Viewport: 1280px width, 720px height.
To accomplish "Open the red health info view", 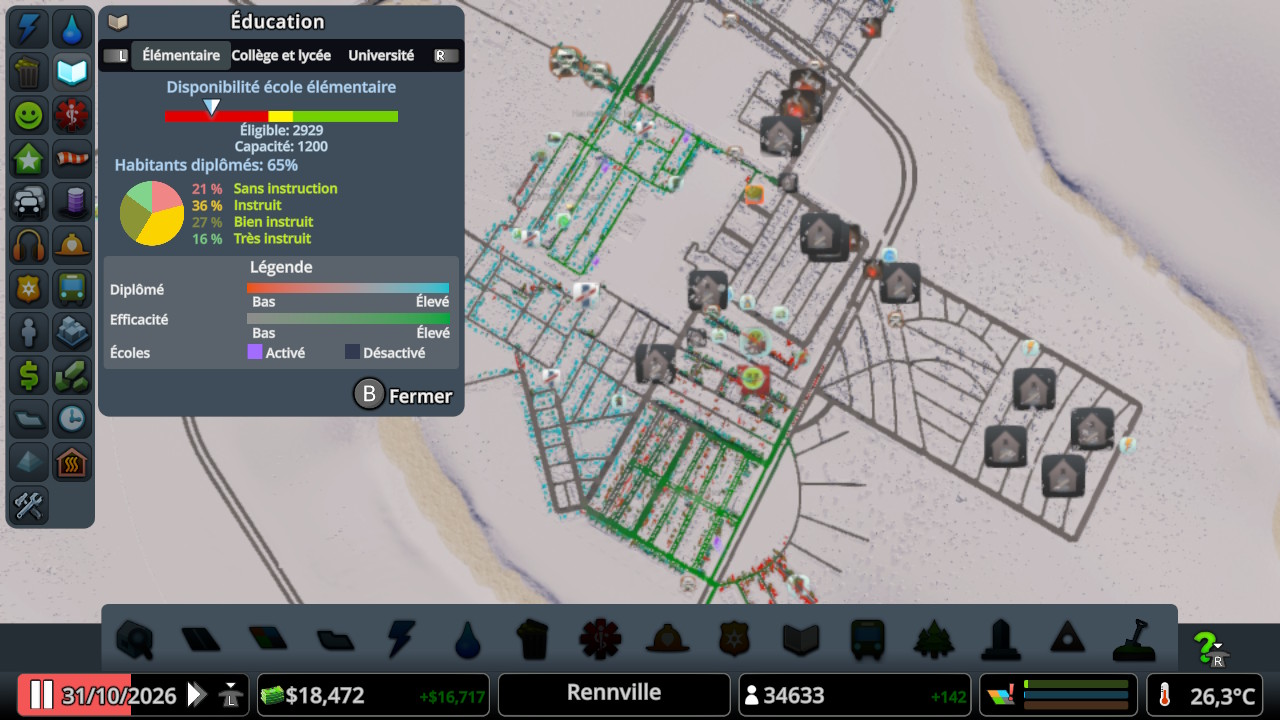I will click(71, 115).
